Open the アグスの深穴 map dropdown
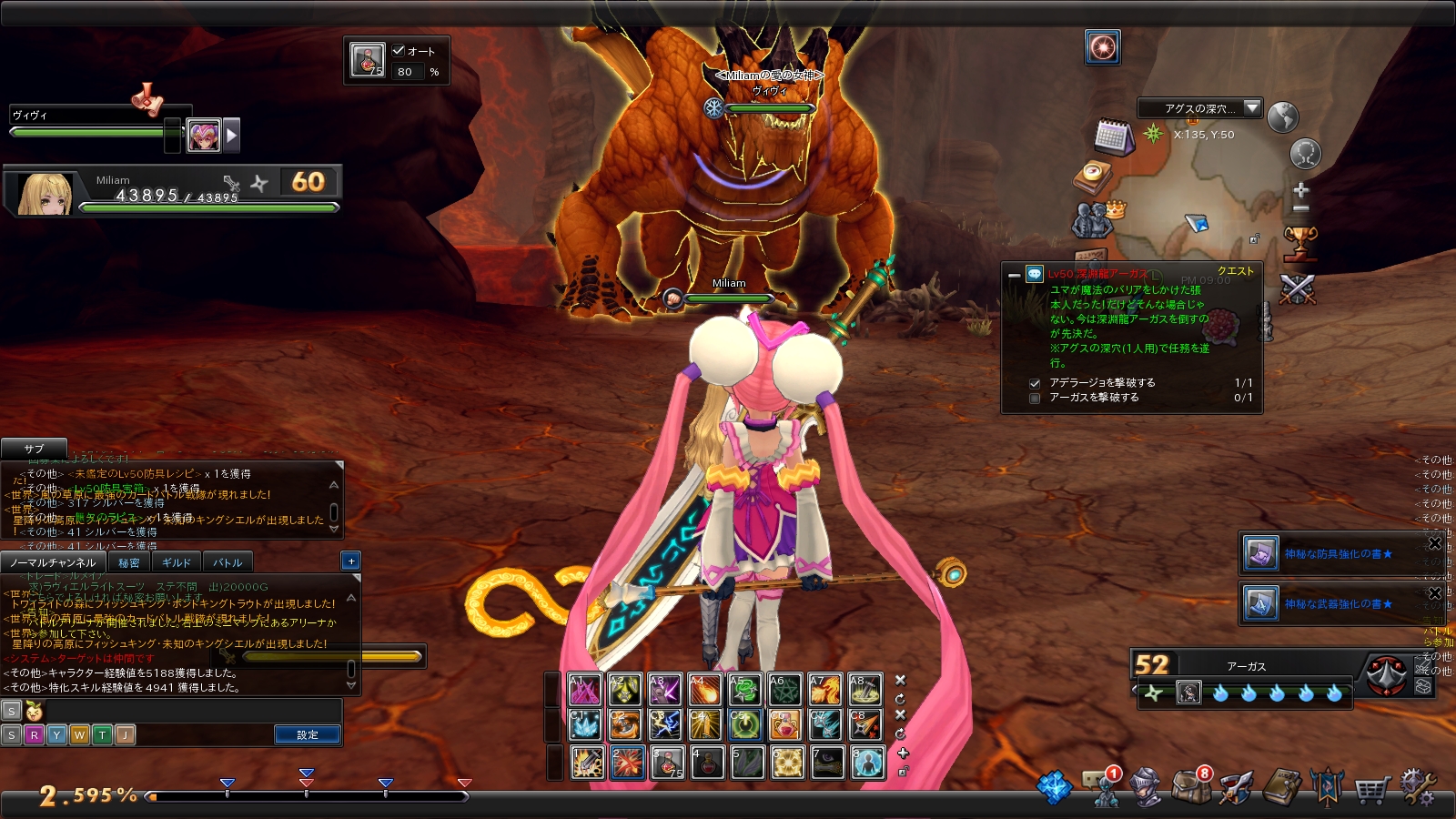 point(1252,108)
